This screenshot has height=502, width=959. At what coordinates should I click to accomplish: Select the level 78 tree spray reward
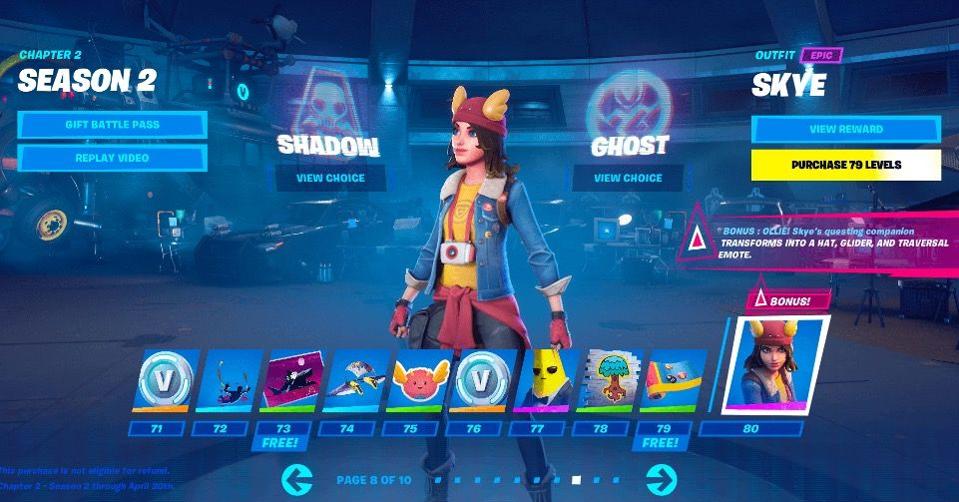[x=611, y=380]
